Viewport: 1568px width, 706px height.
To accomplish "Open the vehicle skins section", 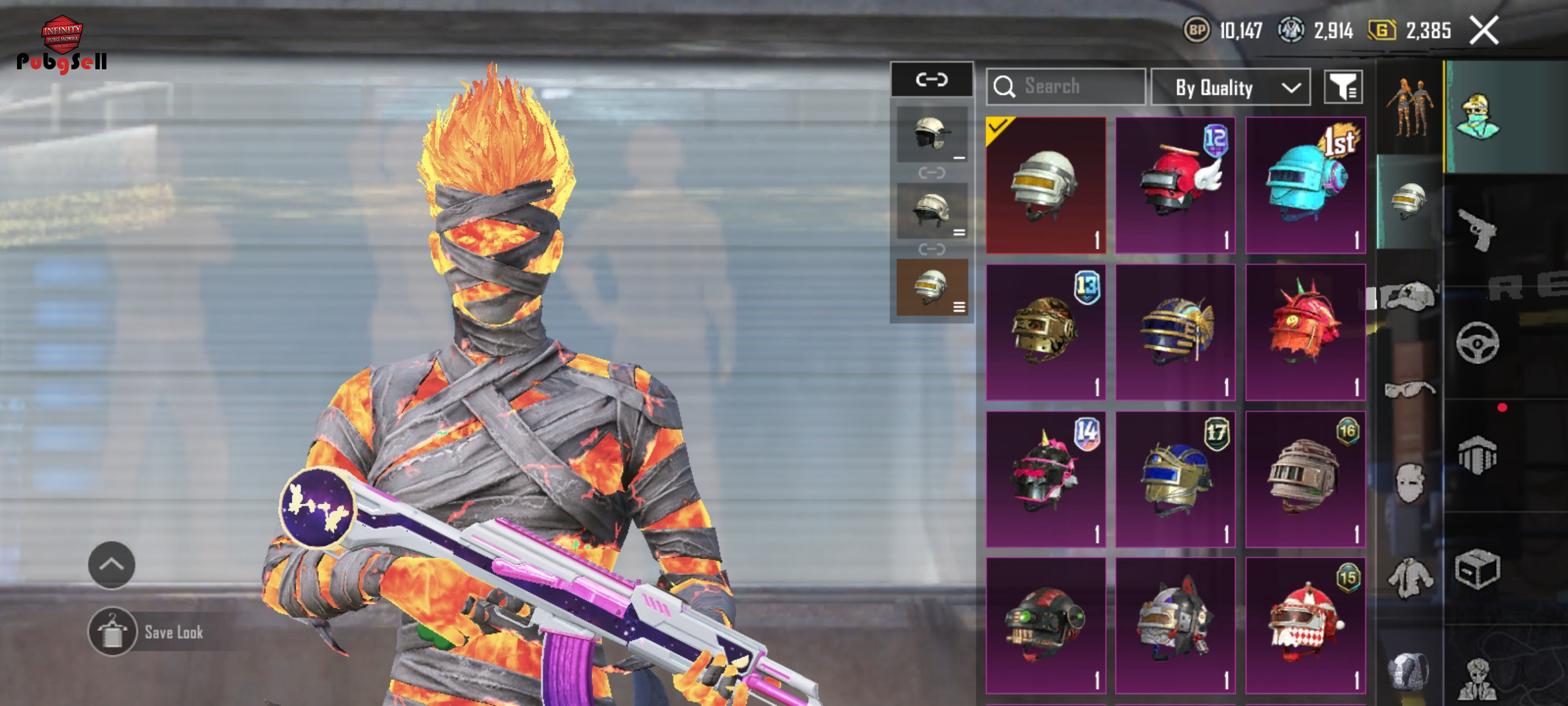I will point(1478,343).
